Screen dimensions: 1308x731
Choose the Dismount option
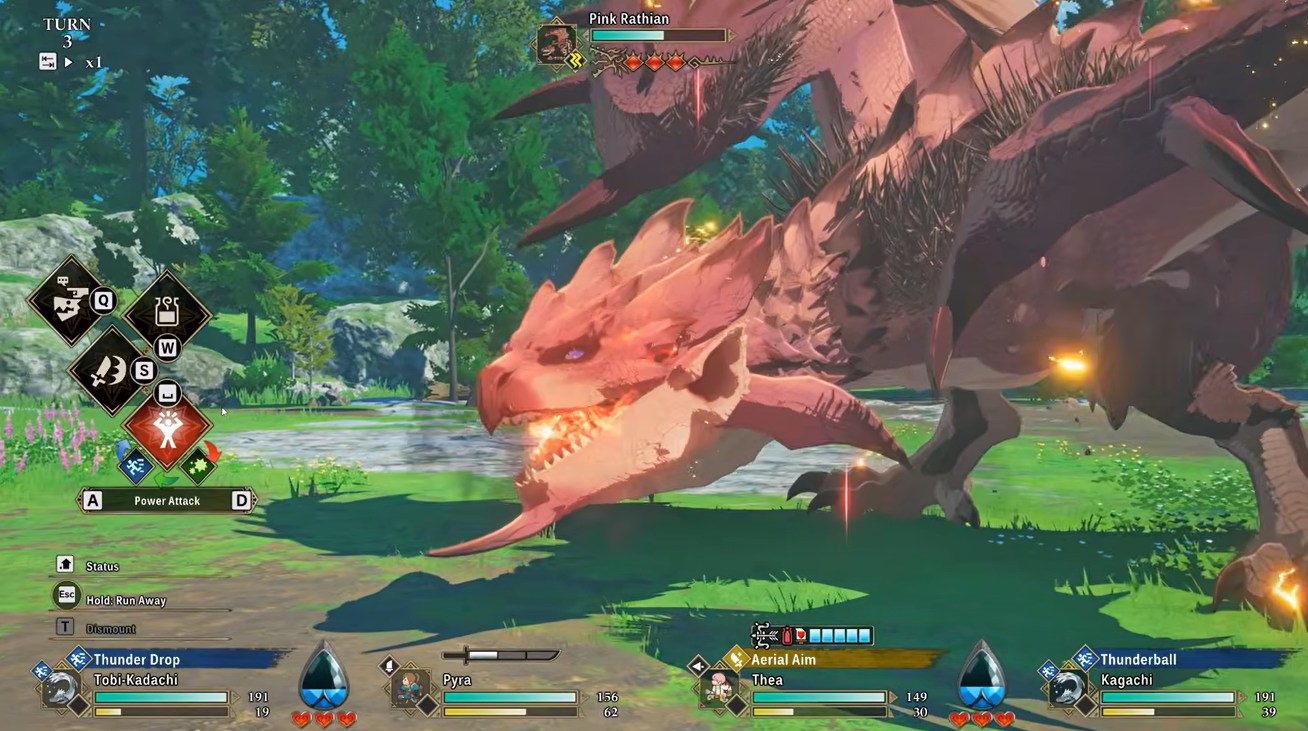(x=110, y=628)
